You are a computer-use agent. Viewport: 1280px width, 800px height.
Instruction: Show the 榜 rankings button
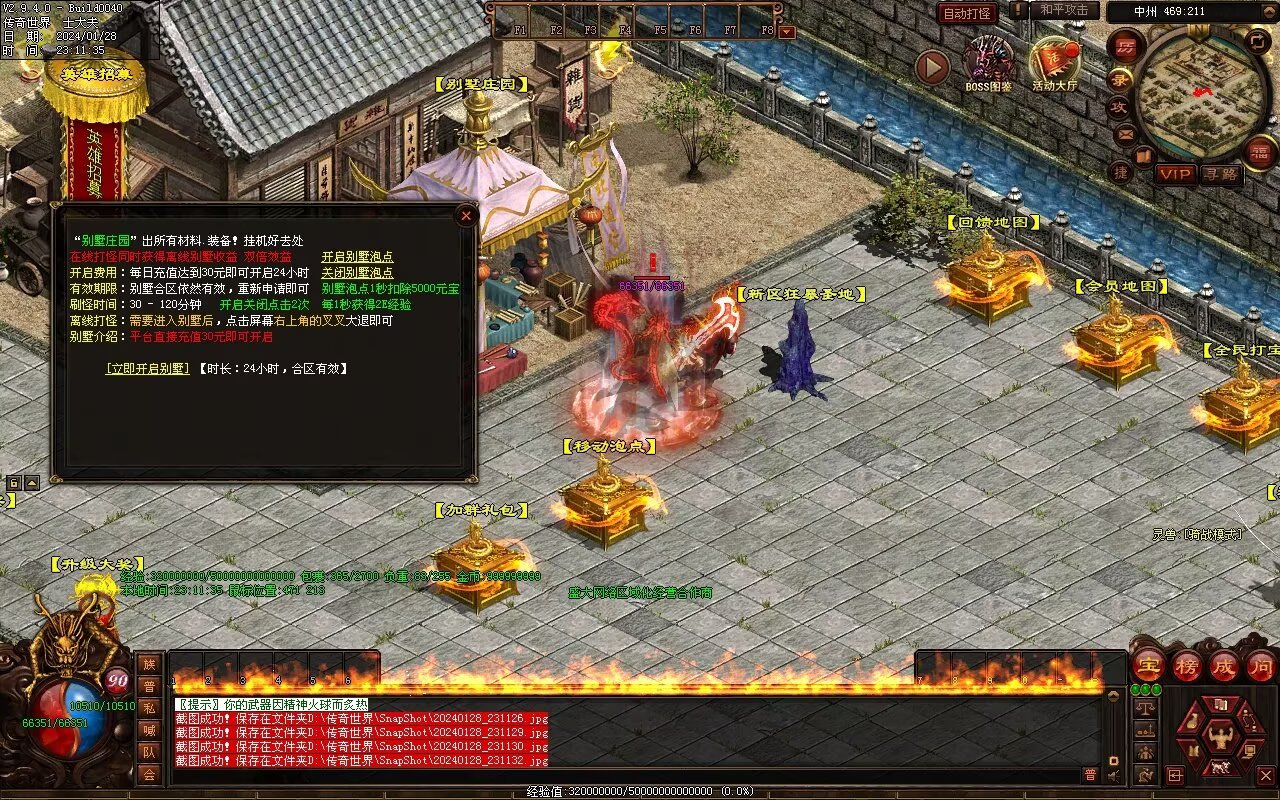(x=1187, y=665)
